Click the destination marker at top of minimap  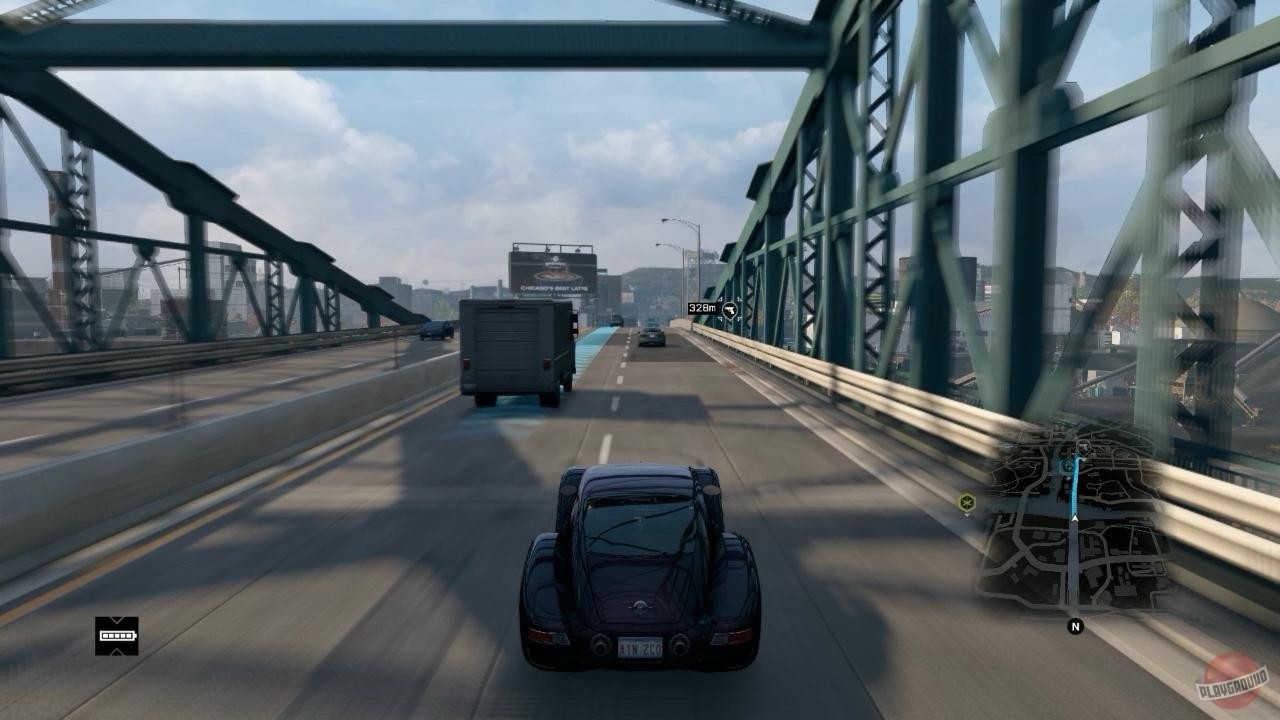tap(1083, 446)
